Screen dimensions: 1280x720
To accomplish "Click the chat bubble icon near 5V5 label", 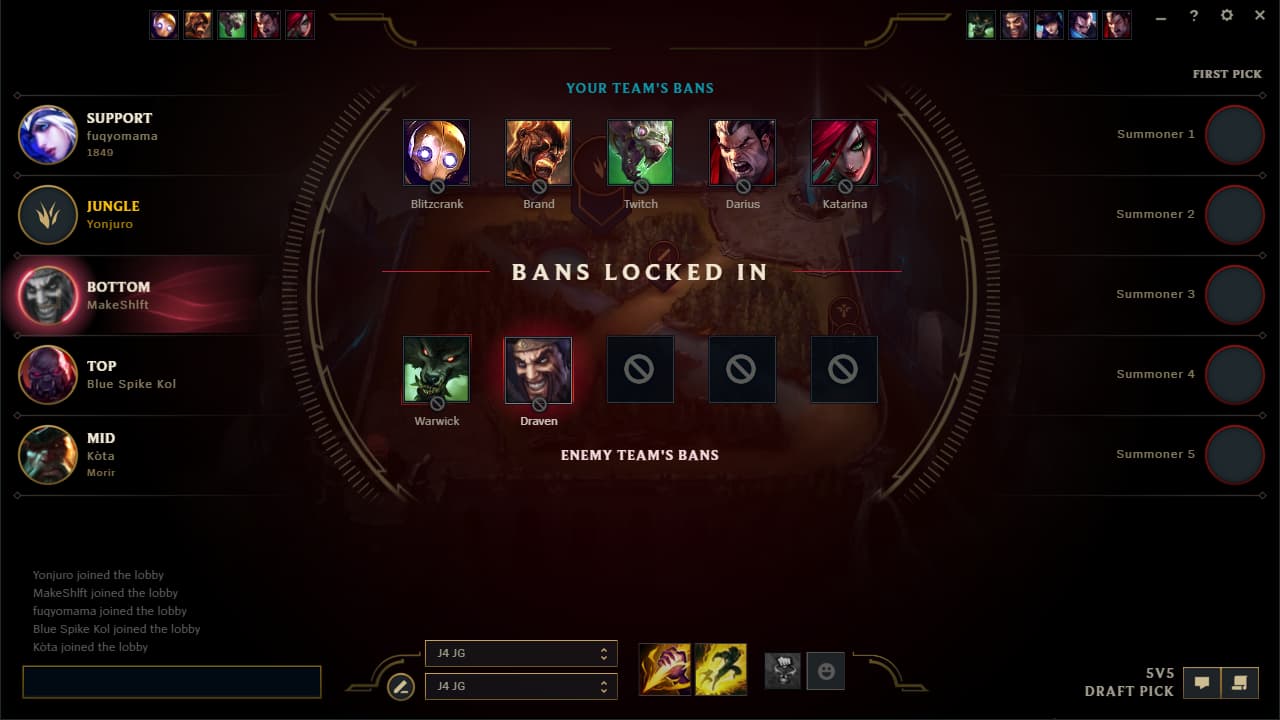I will click(x=1201, y=682).
